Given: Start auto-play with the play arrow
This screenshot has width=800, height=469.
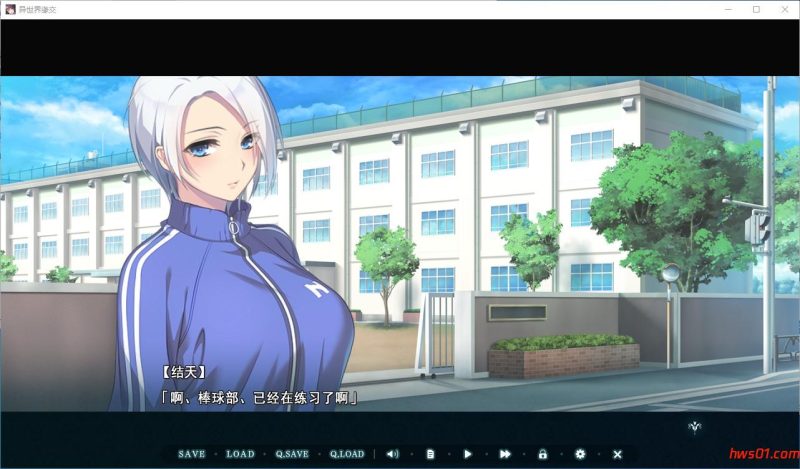Looking at the screenshot, I should [x=467, y=454].
